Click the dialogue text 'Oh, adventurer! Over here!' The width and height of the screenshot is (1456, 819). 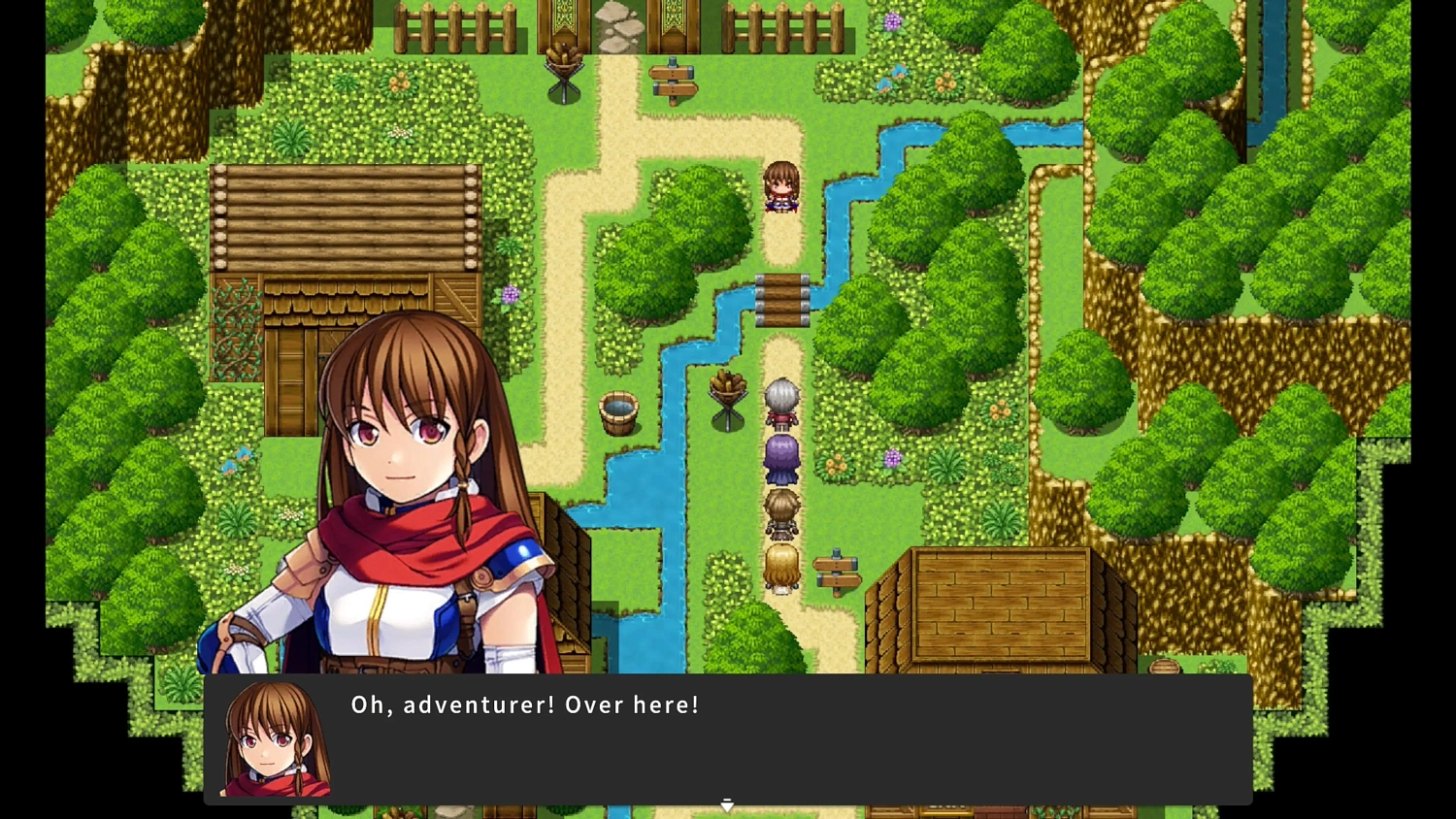[524, 704]
